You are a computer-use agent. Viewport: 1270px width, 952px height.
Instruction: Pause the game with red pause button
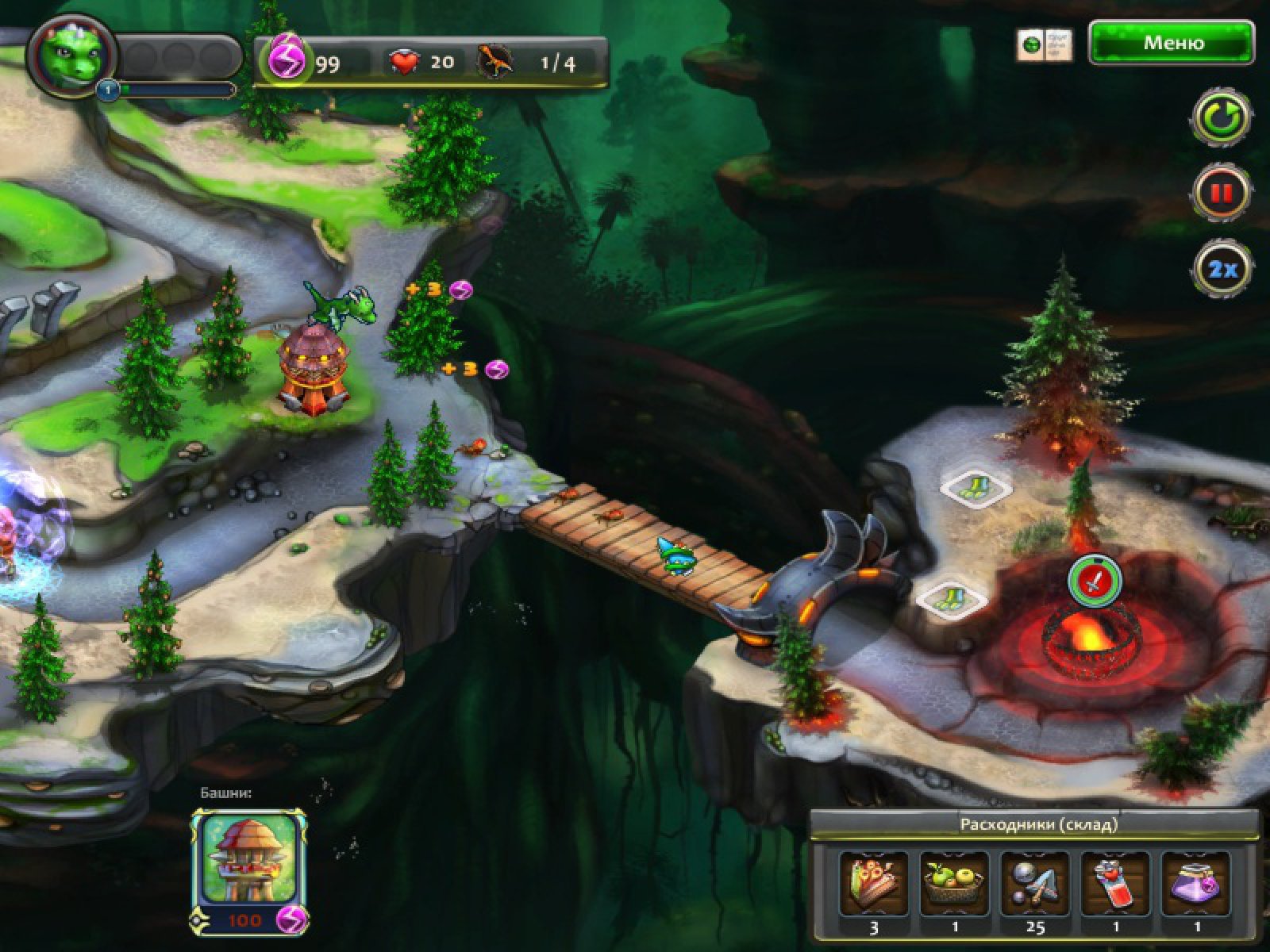point(1222,193)
